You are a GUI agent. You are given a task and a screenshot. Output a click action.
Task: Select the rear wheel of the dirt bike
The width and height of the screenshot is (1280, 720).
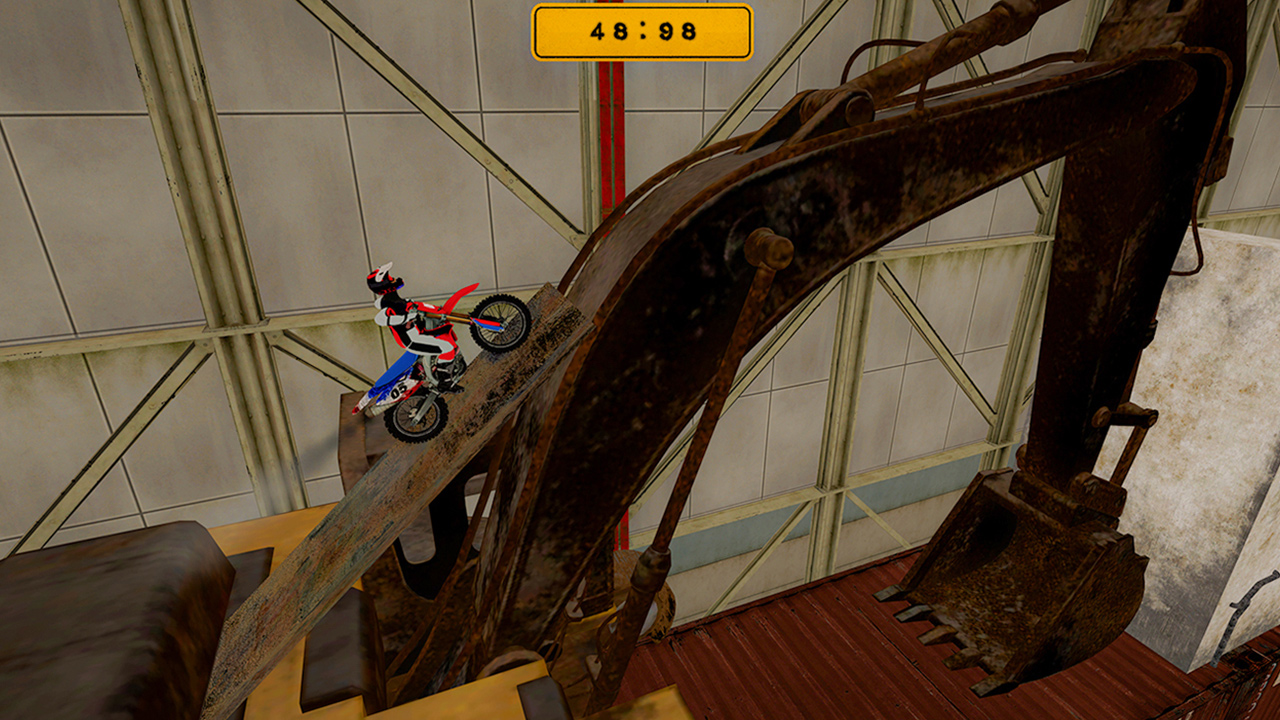point(412,413)
